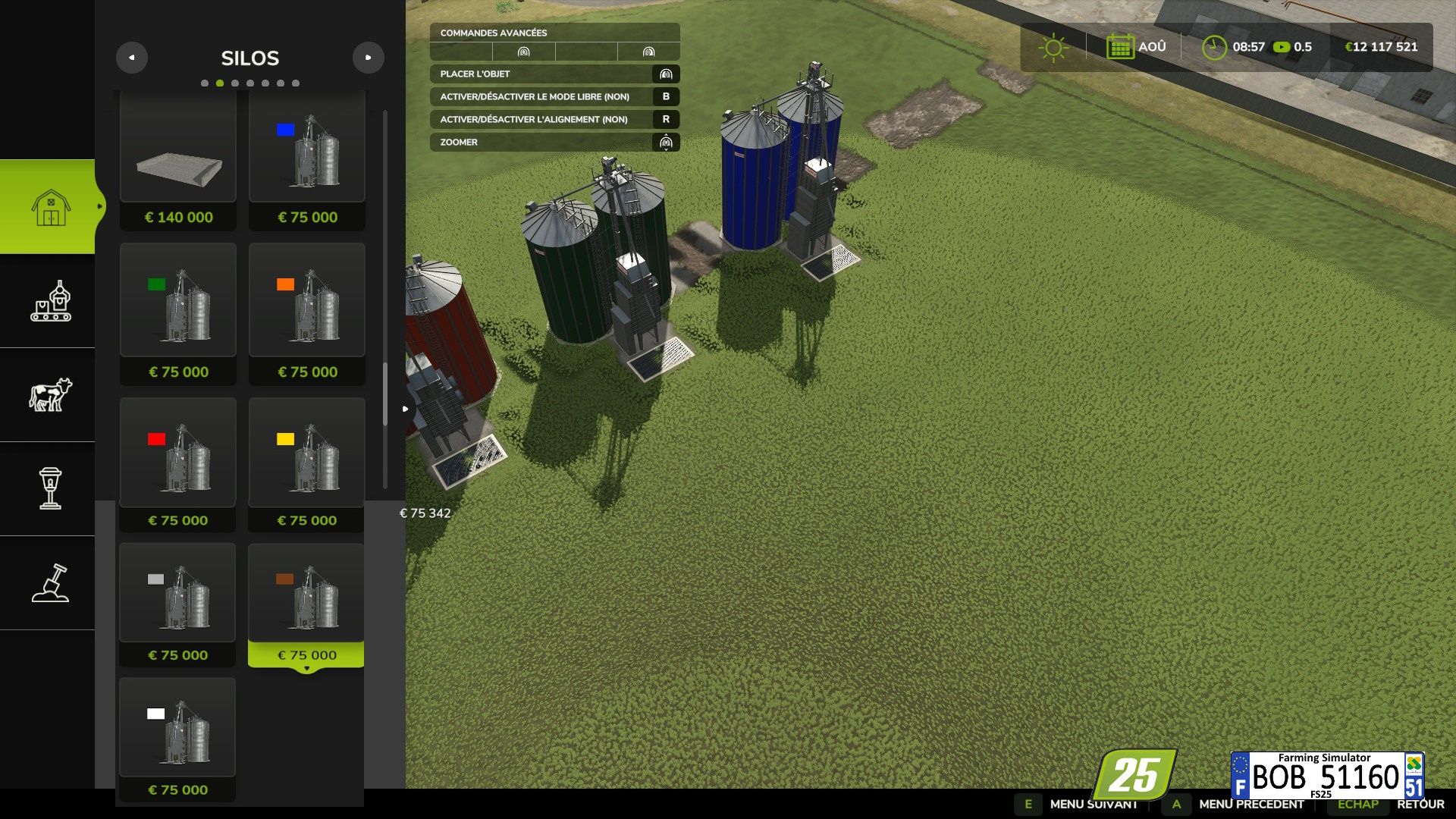Pick the red silo item
Screen dimensions: 1456x819
[x=178, y=463]
